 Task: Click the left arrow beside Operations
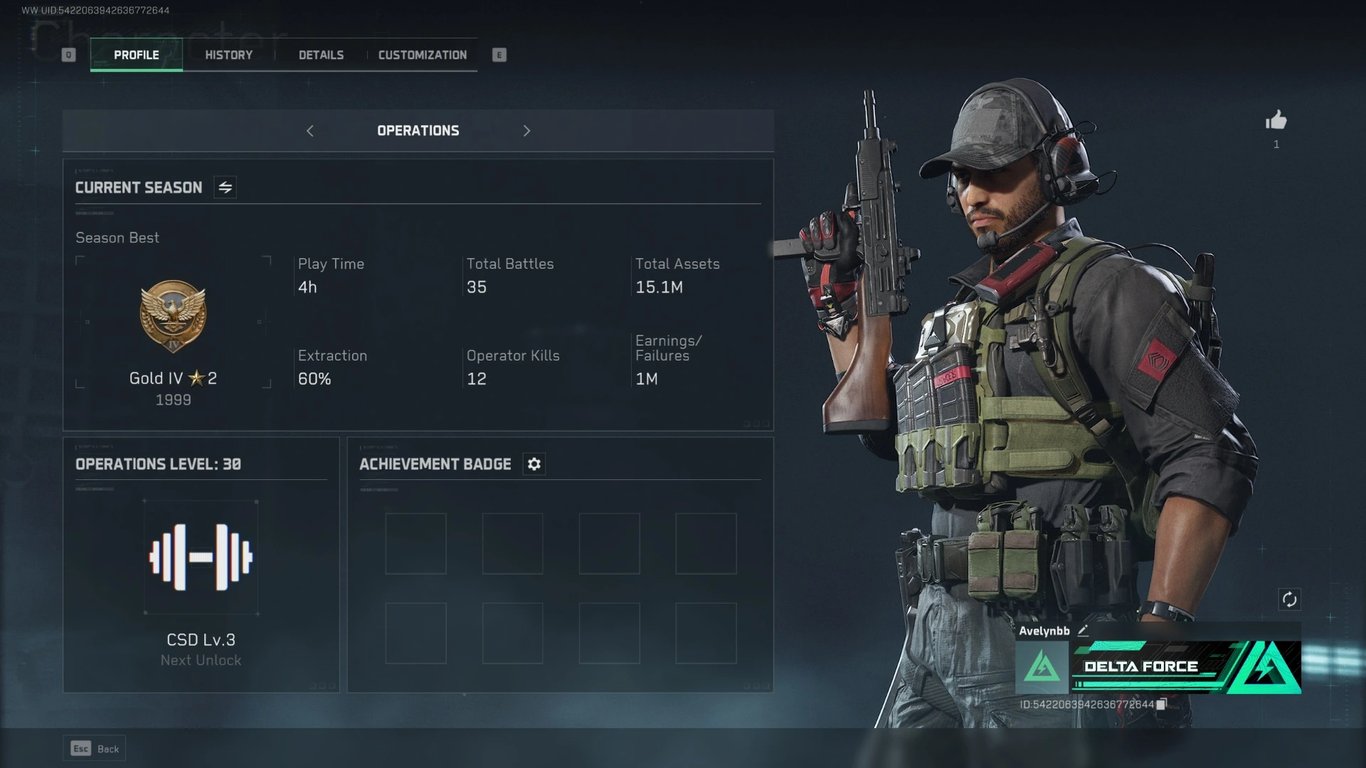point(310,131)
